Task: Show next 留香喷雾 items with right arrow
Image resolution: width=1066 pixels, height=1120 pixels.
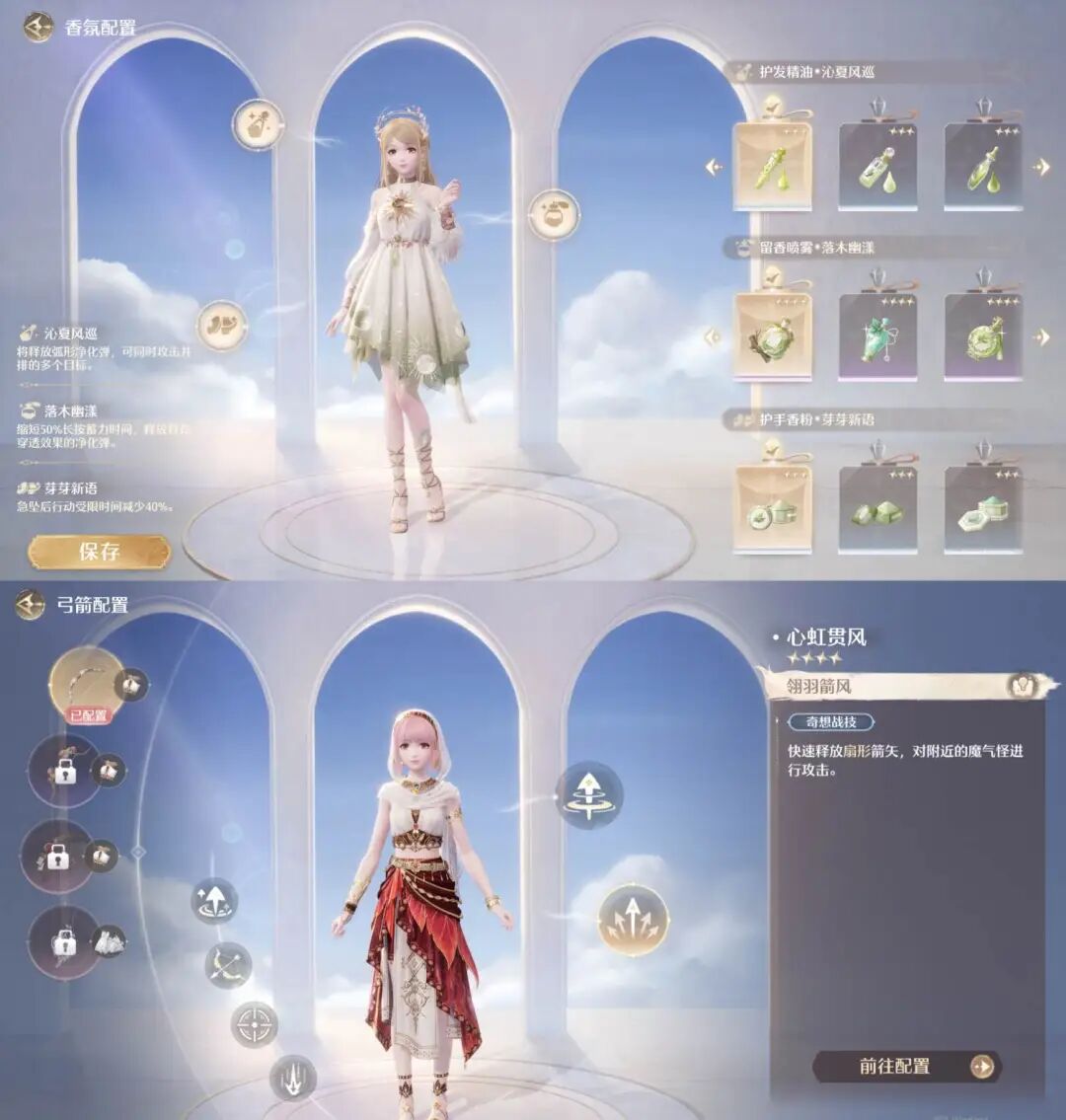Action: point(1041,337)
